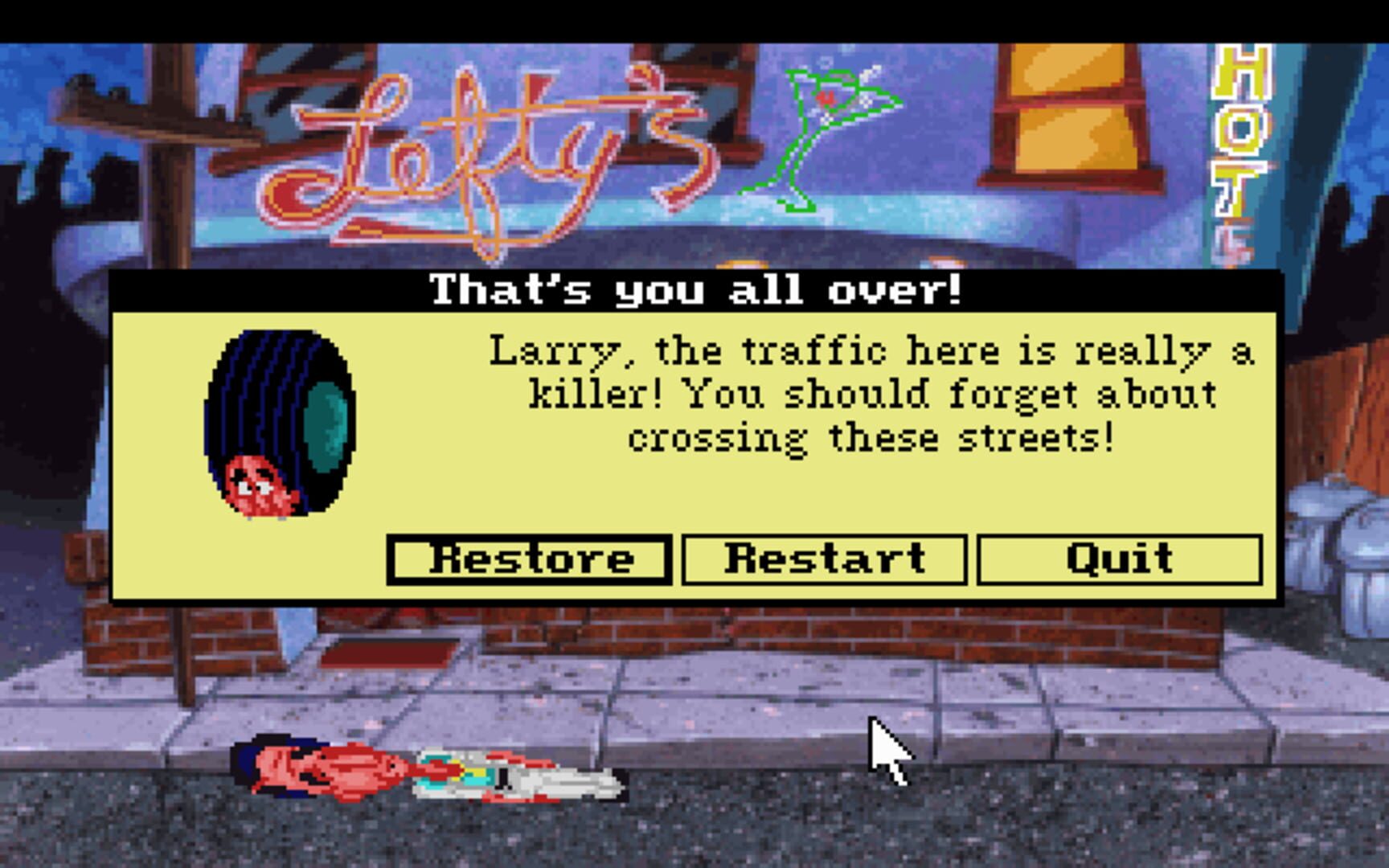Click the dialog title 'That's you all over!'

tap(694, 291)
